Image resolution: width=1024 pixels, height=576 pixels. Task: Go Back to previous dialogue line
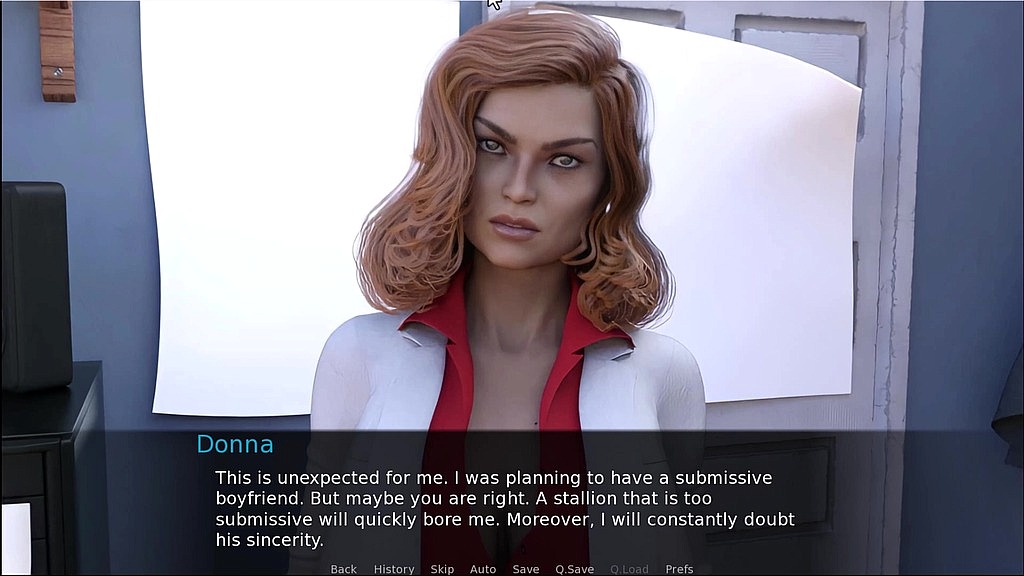click(343, 569)
